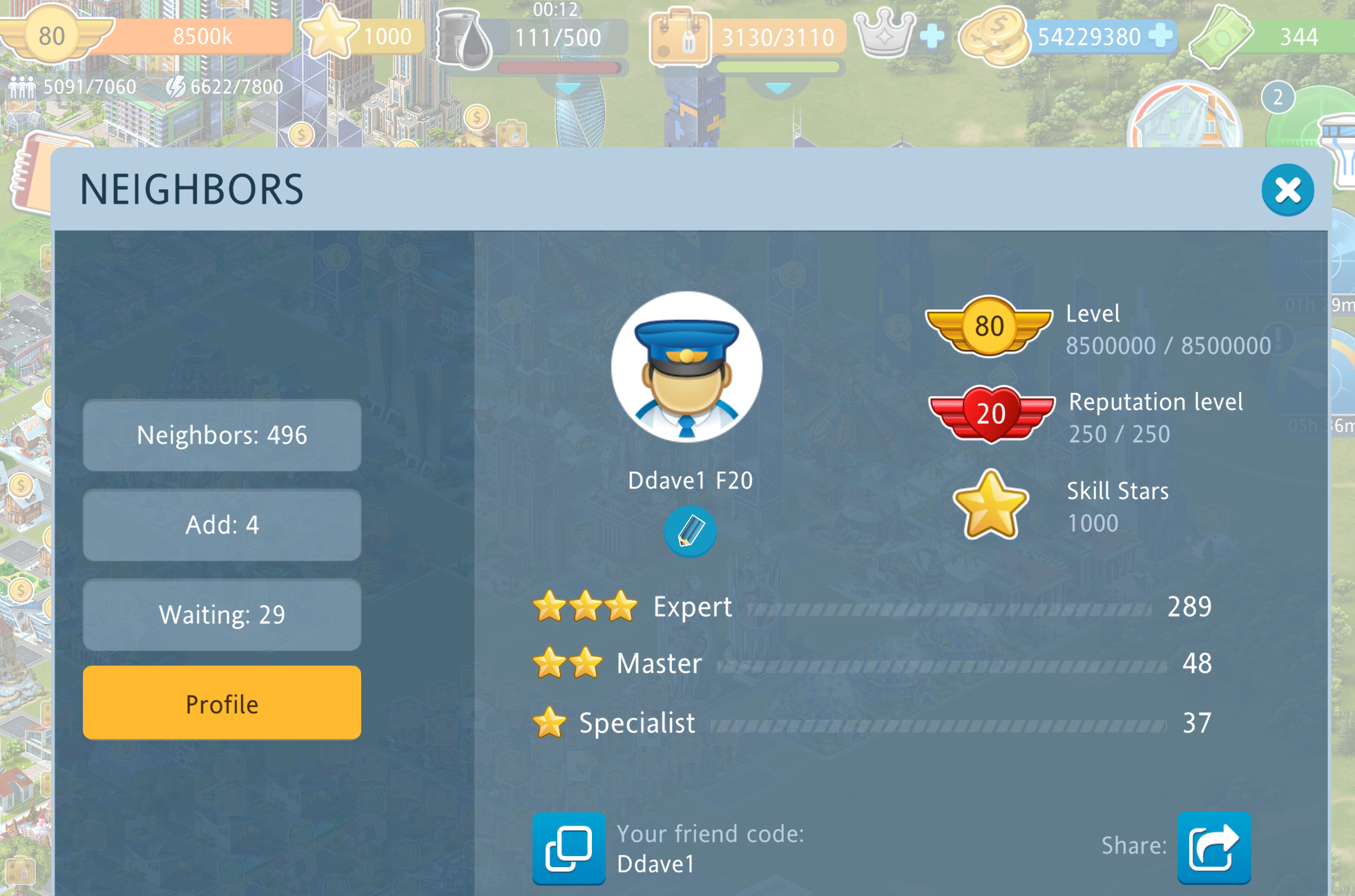Open the Neighbors: 496 list
This screenshot has height=896, width=1355.
(x=222, y=436)
